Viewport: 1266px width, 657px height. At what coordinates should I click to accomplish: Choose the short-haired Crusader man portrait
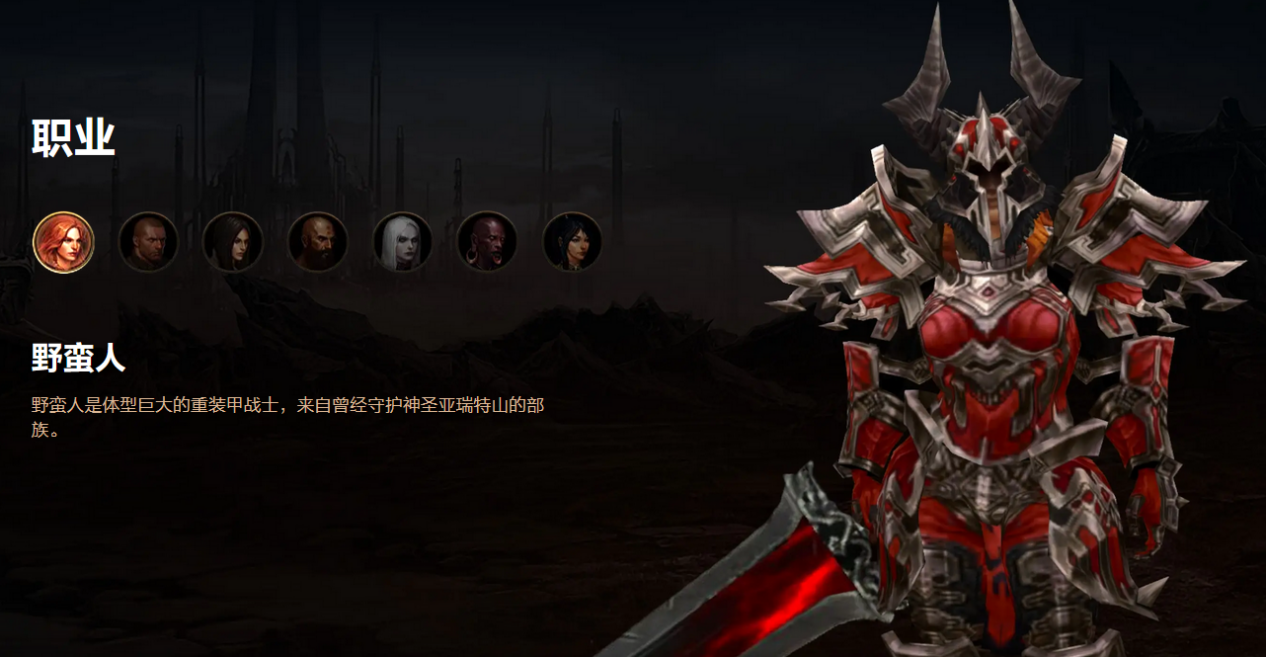[x=149, y=242]
